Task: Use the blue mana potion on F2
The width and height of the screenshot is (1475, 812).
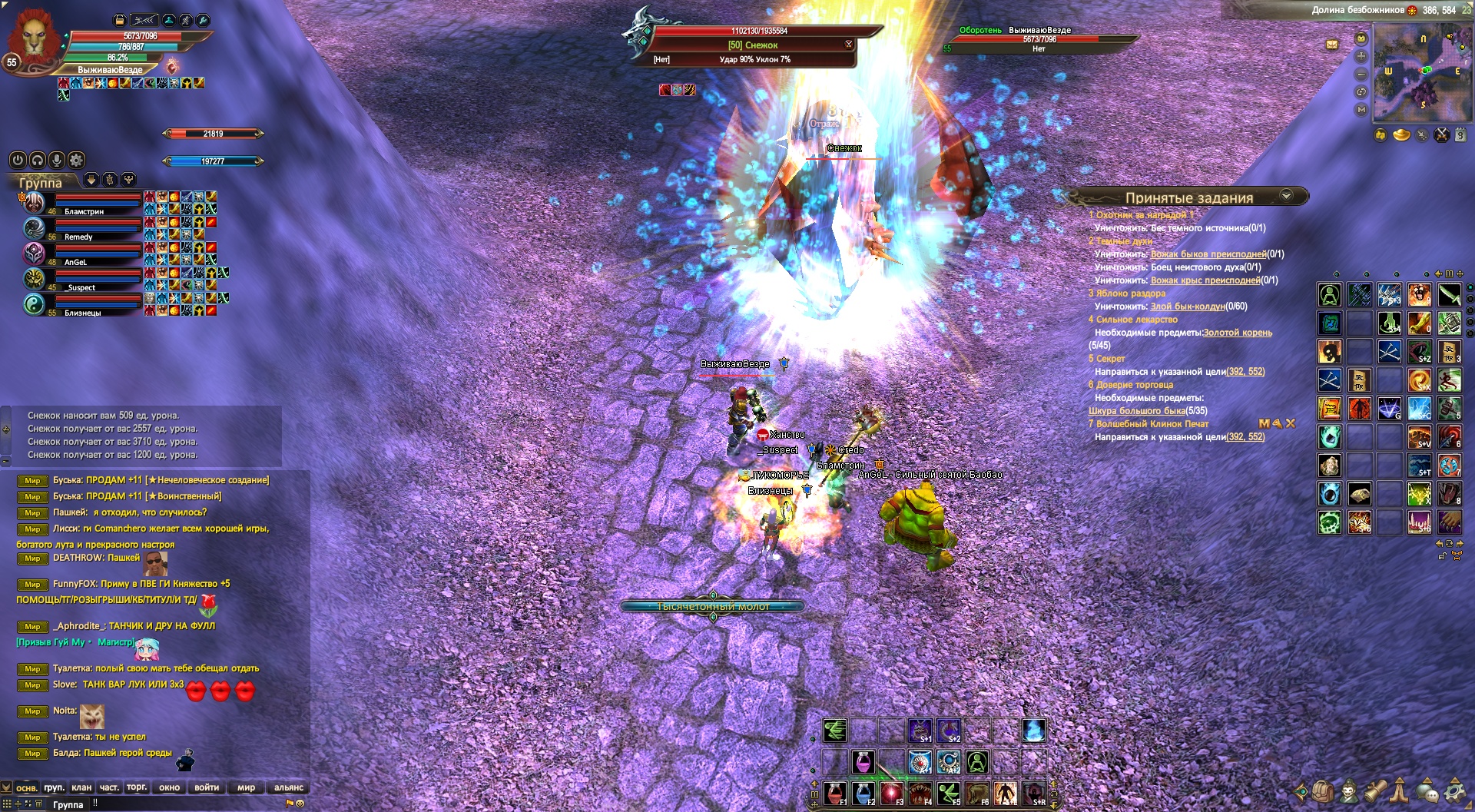Action: tap(863, 792)
